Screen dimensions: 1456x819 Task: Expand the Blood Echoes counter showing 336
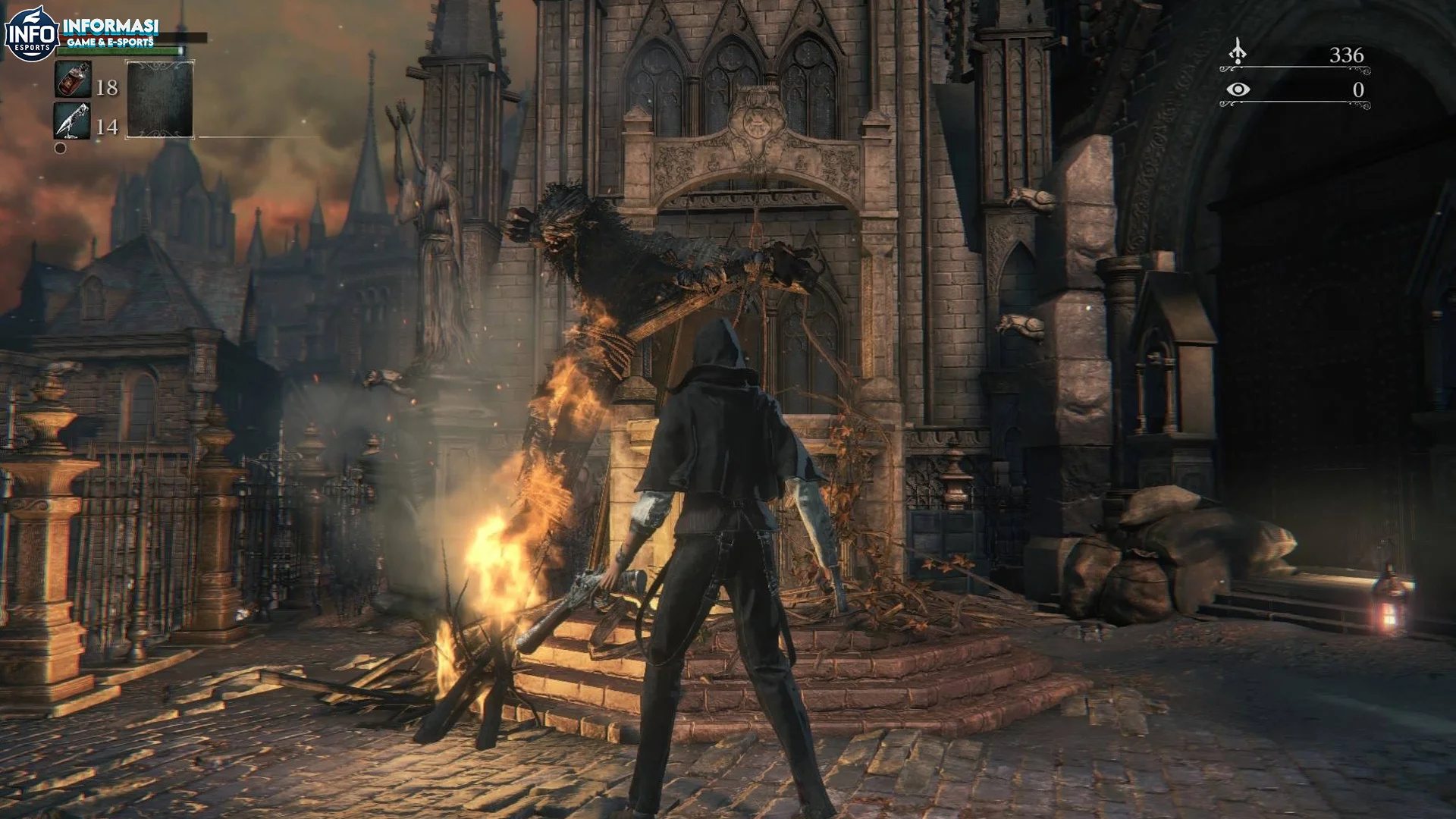click(1347, 55)
